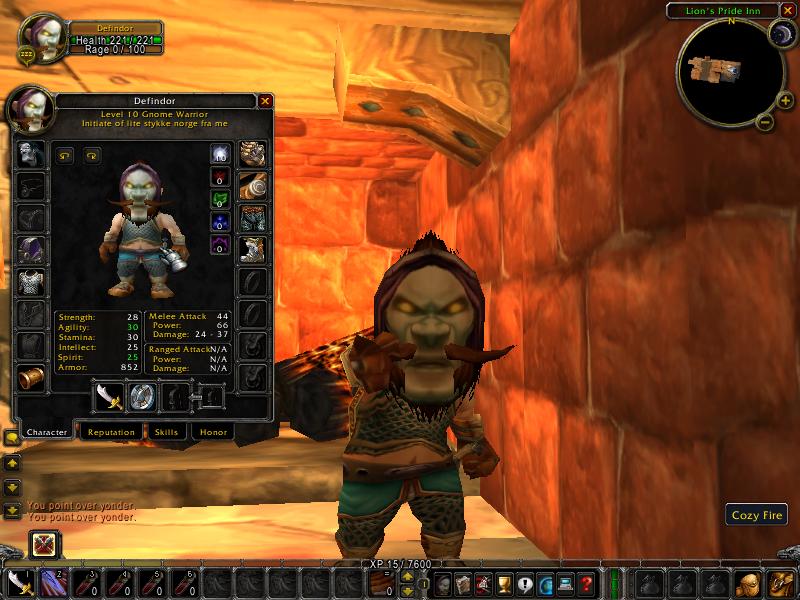Open the chat speech bubble menu
800x600 pixels.
pyautogui.click(x=12, y=438)
